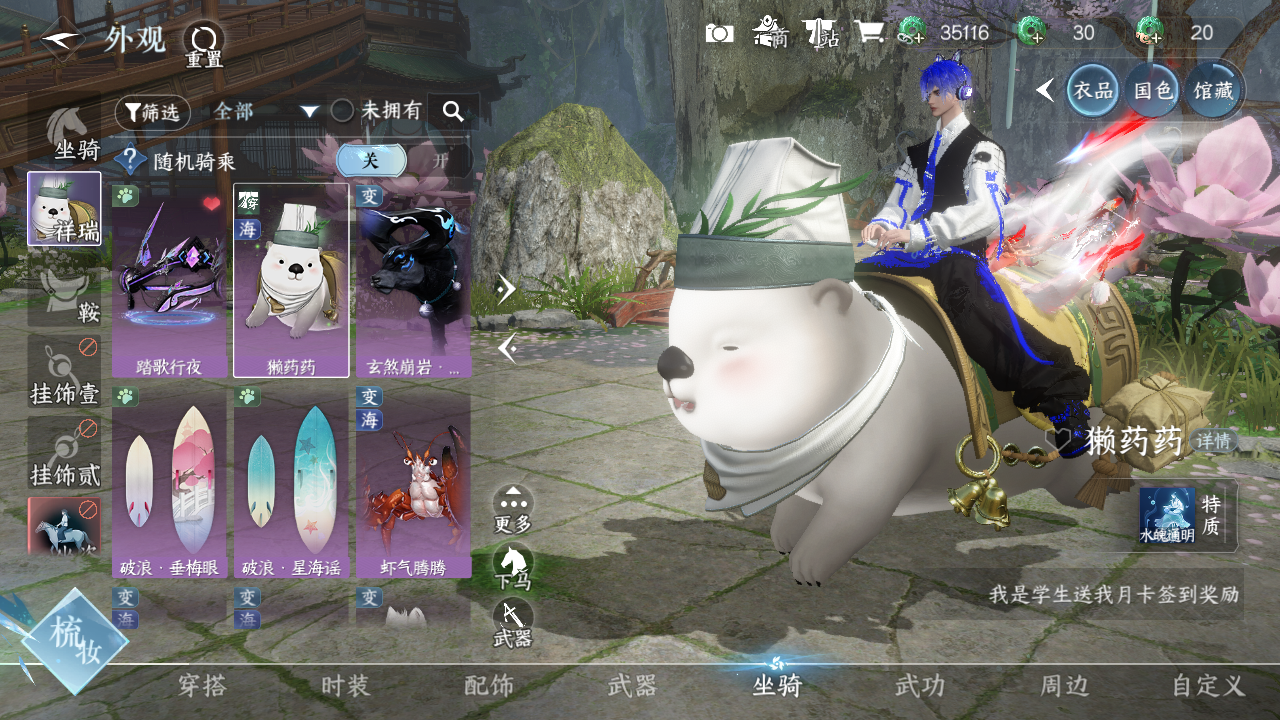Open the 鞍 saddle category

click(65, 290)
